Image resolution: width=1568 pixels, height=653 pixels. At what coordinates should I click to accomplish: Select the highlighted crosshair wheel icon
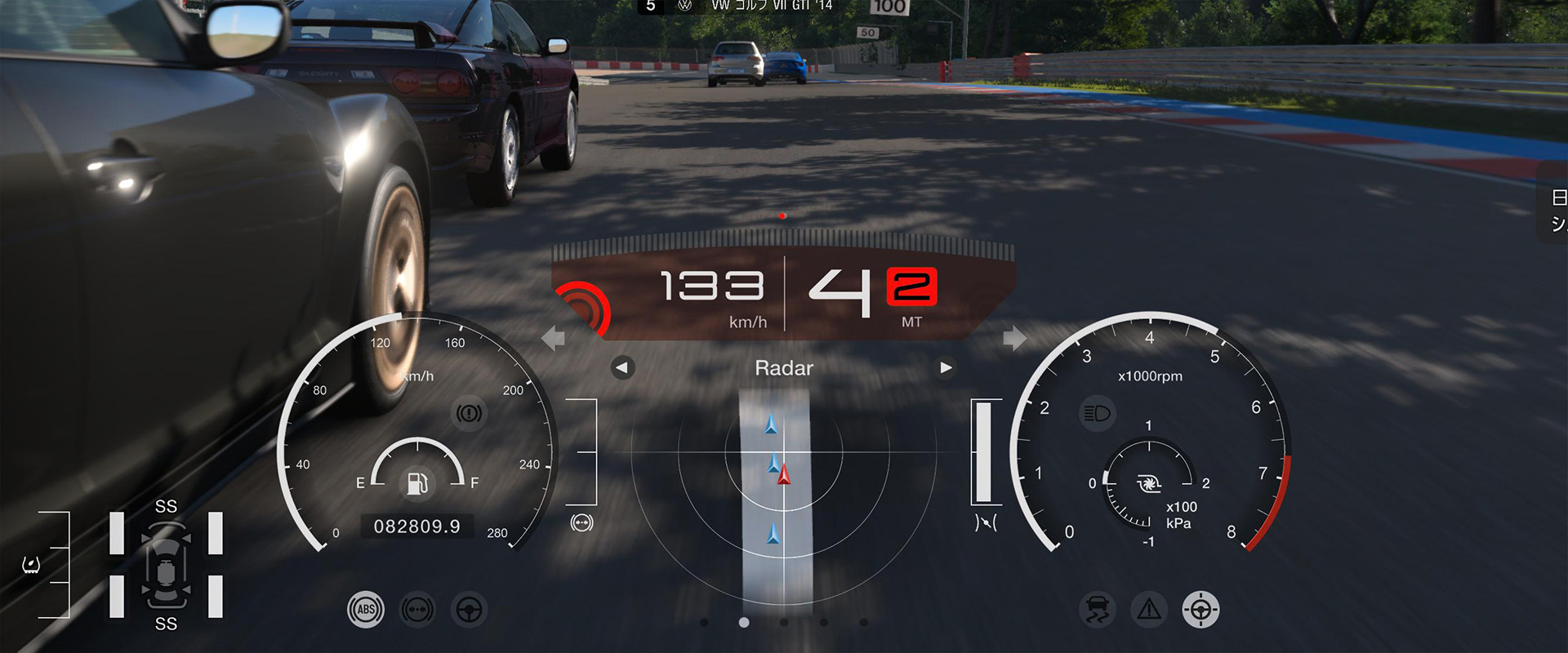[x=1200, y=610]
